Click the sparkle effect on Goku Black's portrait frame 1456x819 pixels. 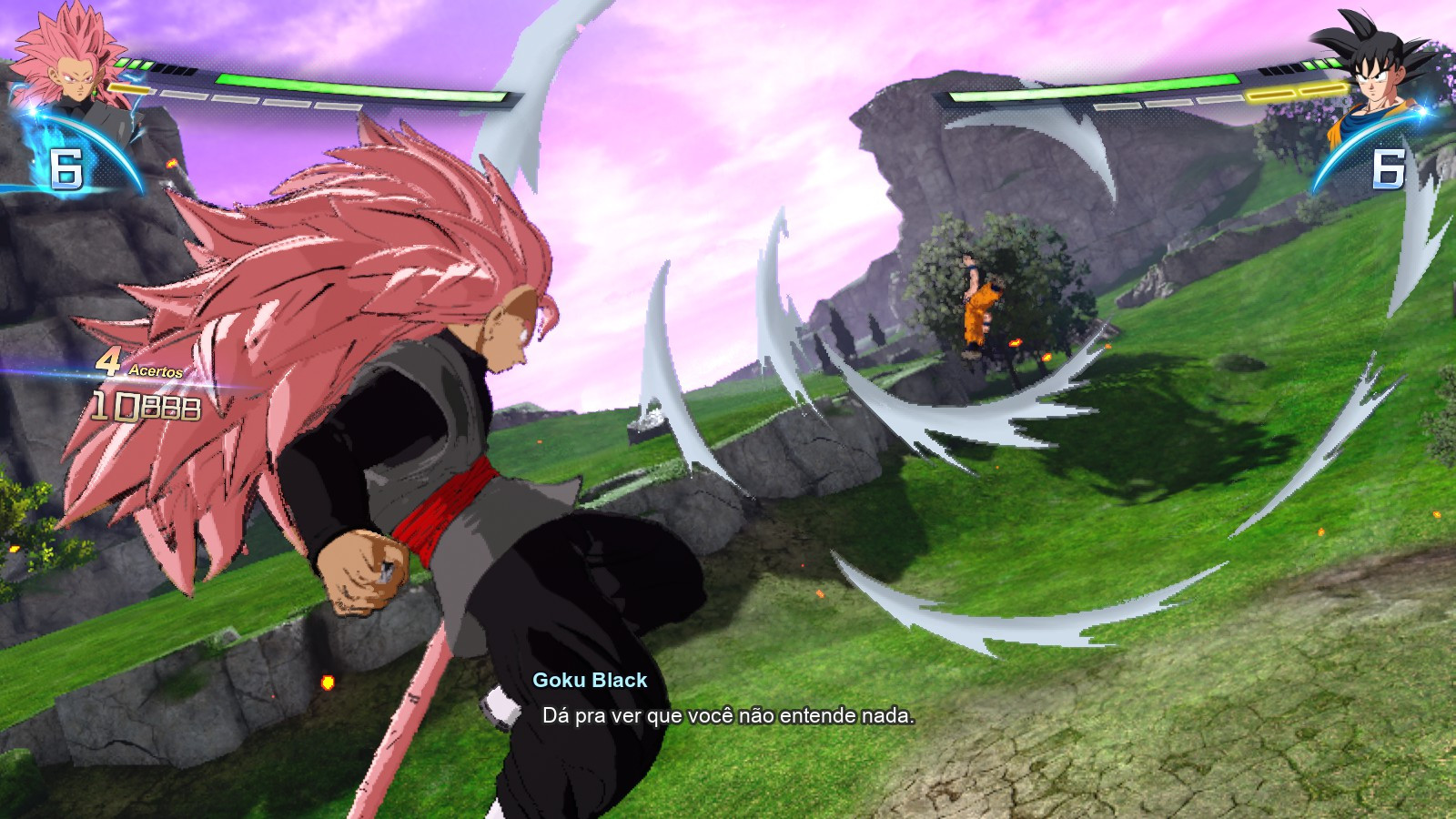click(x=31, y=109)
